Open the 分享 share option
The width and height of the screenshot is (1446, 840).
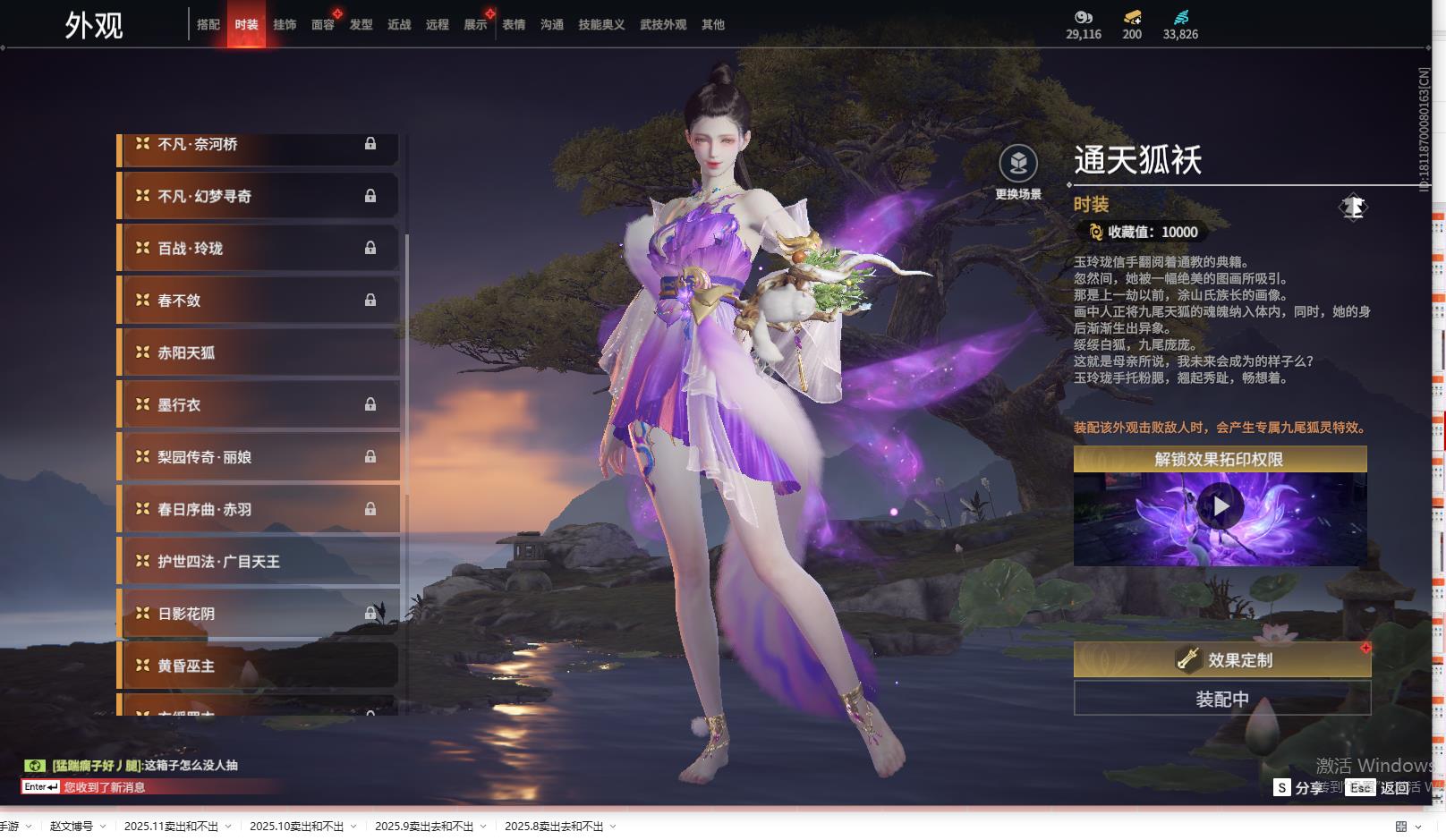(x=1299, y=787)
